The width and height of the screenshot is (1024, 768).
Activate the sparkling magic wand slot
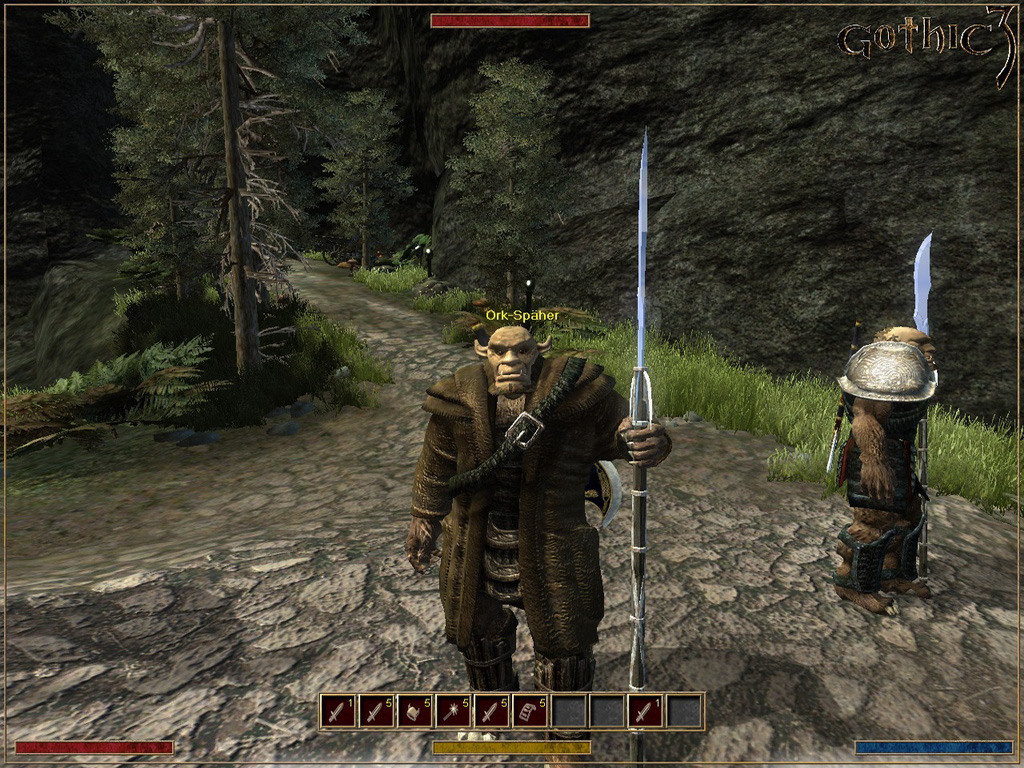coord(453,711)
